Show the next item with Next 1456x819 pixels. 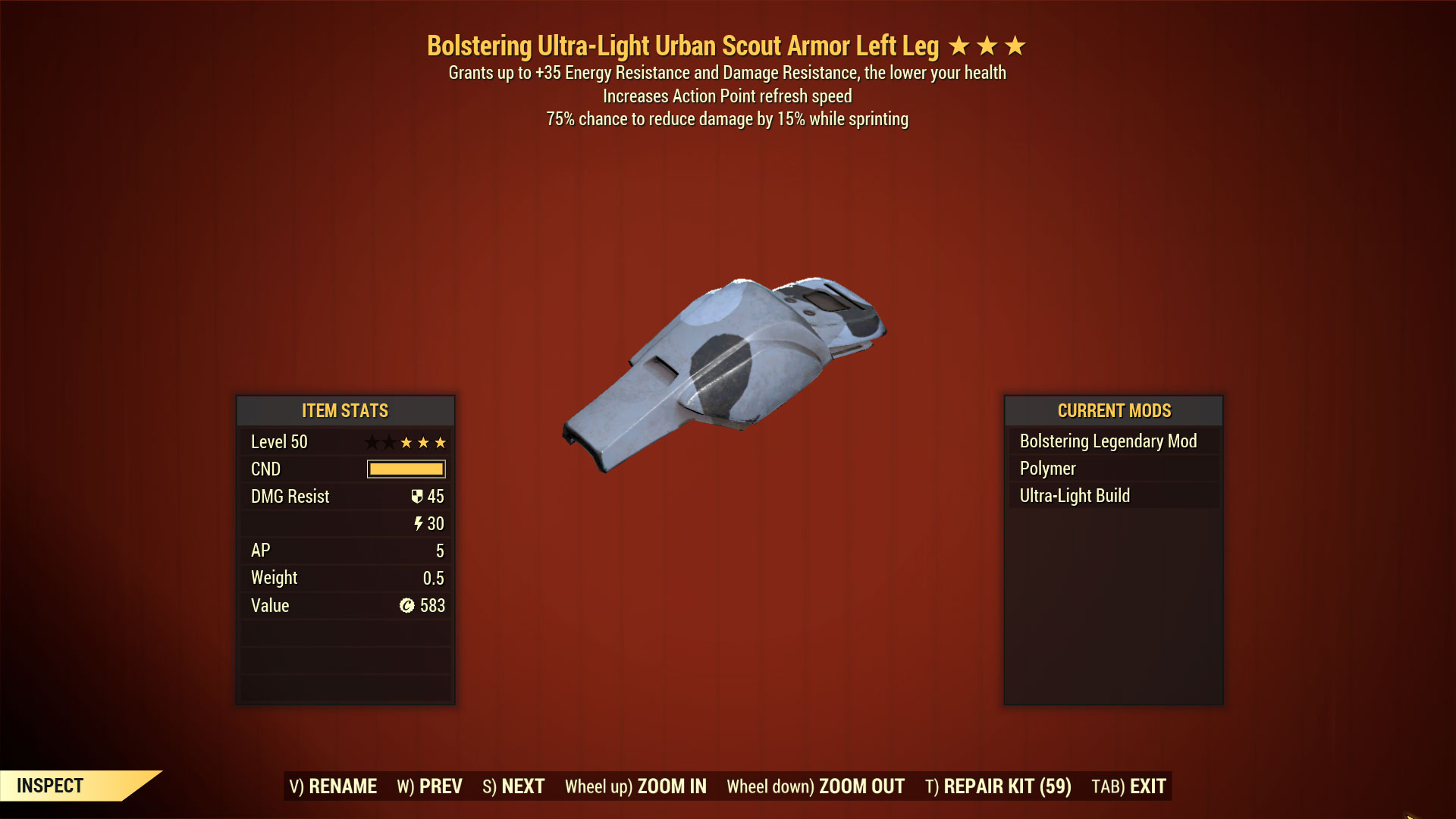513,786
